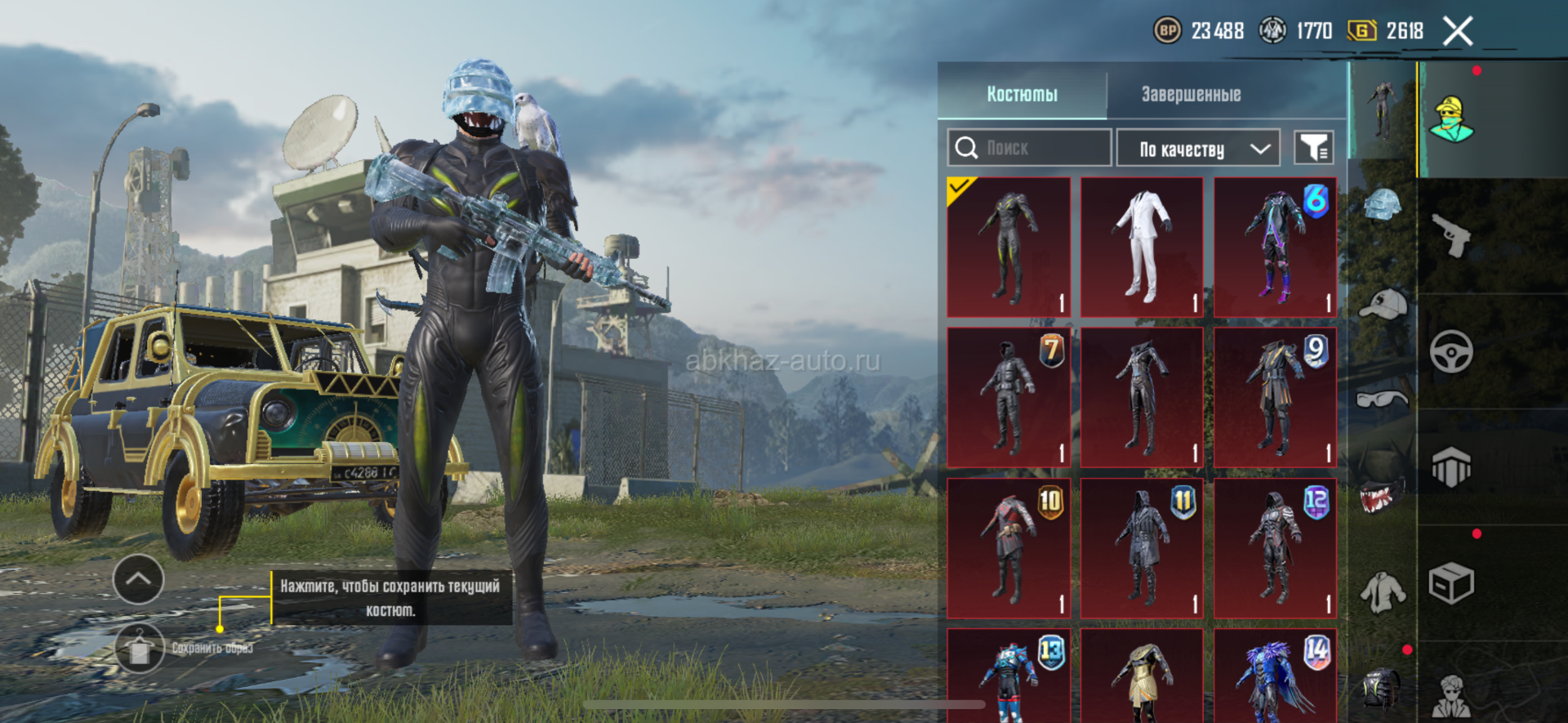Viewport: 1568px width, 723px height.
Task: Select the costume with badge 7
Action: tap(1009, 397)
